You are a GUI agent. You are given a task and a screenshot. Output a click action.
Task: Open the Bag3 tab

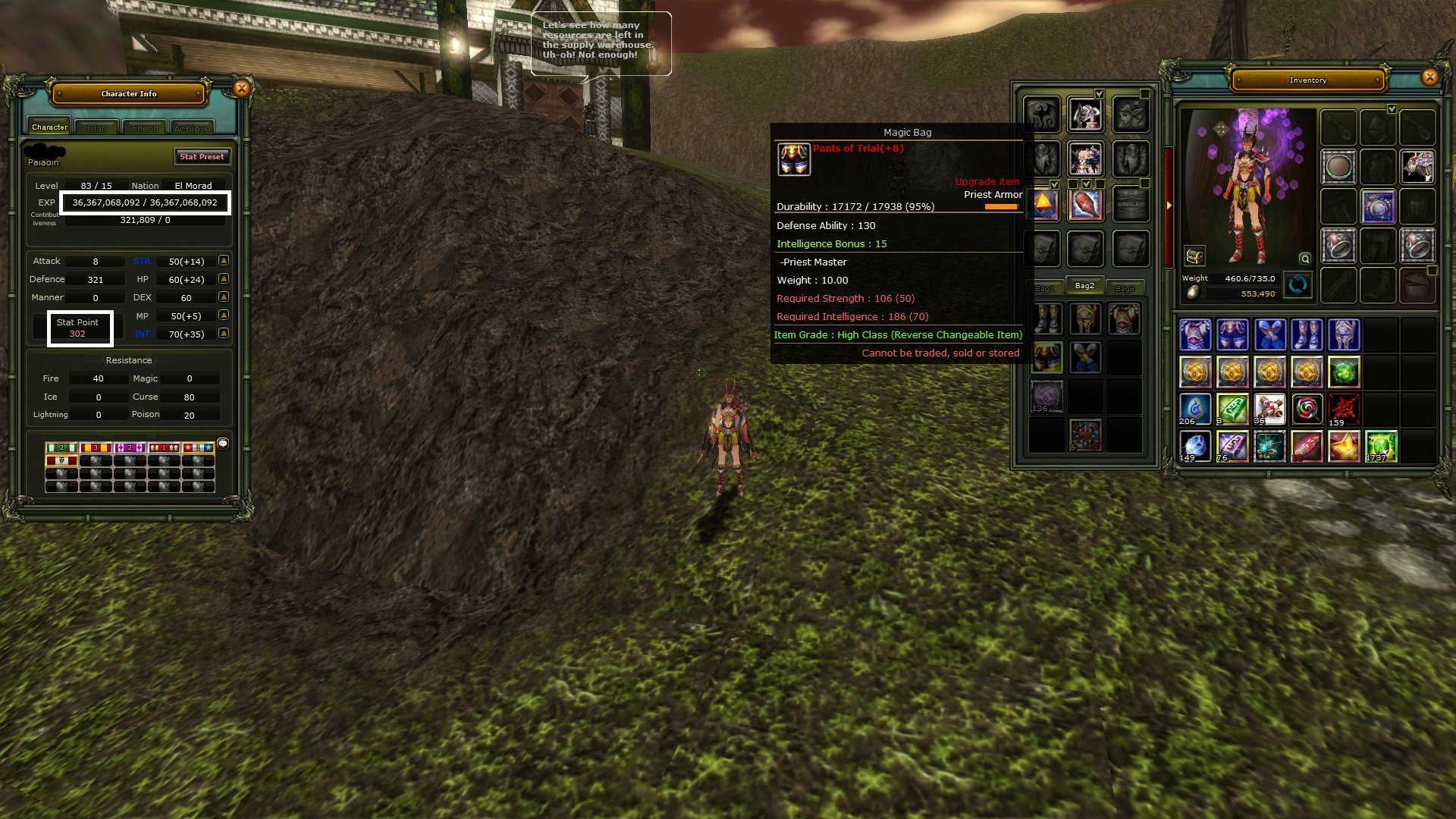click(x=1125, y=288)
